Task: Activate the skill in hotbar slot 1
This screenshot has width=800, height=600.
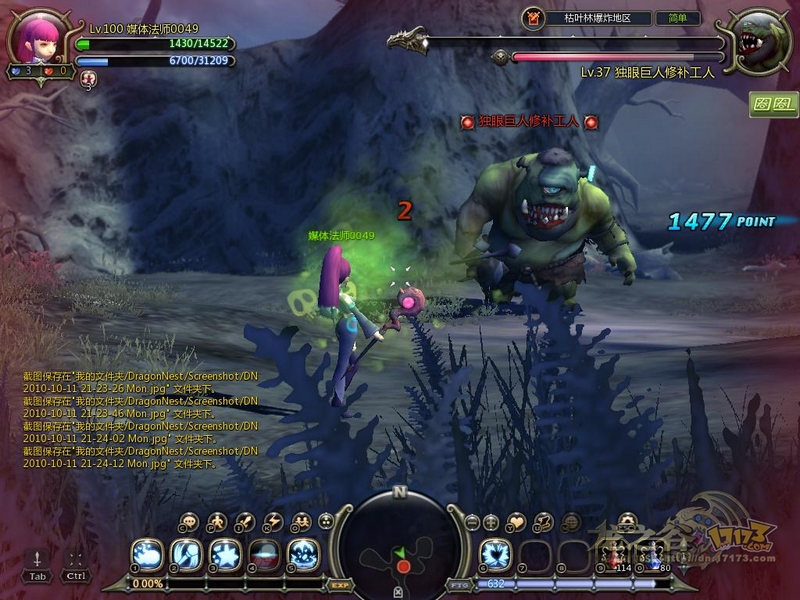Action: coord(148,555)
